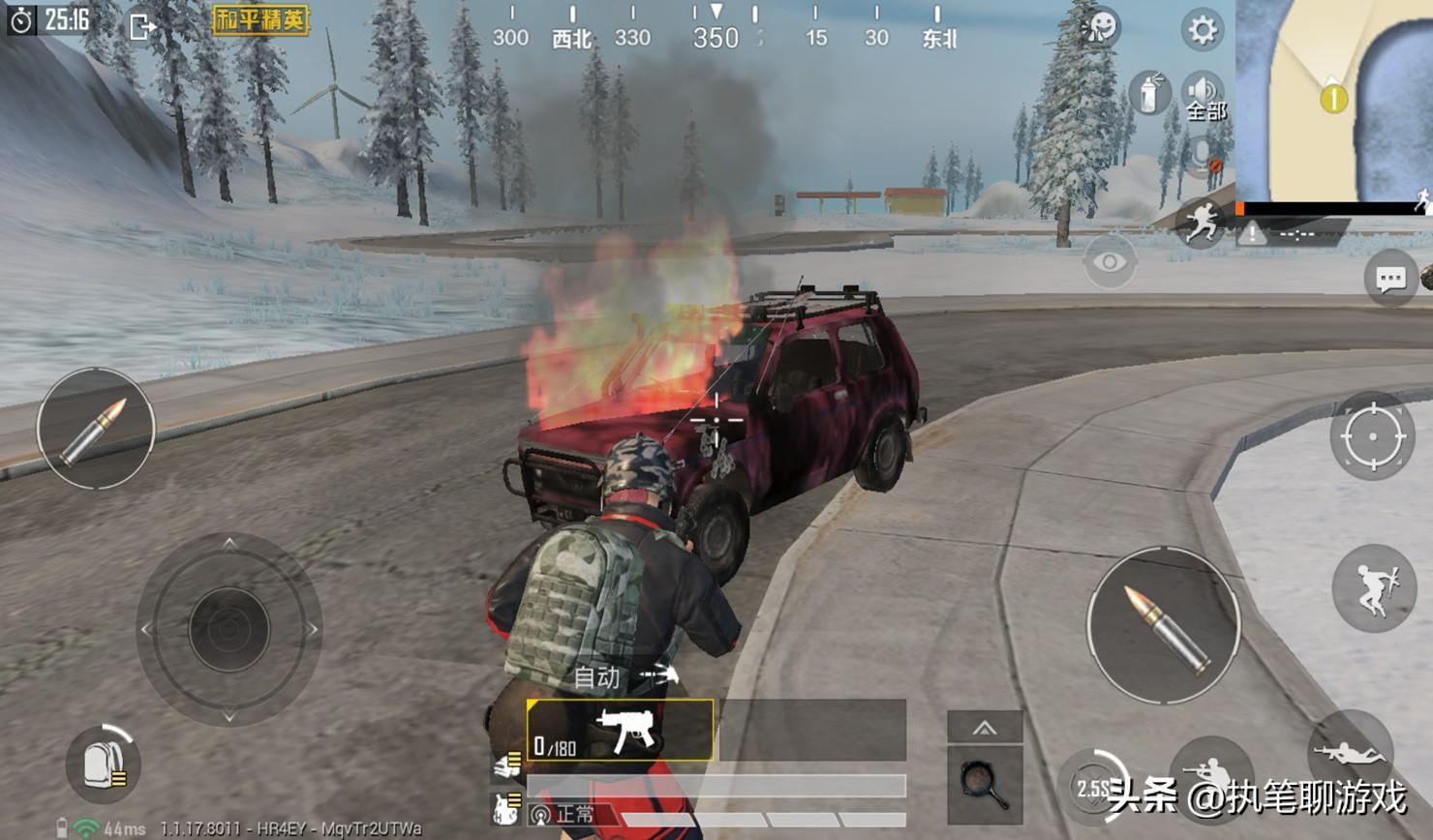Fire using the larger bullet button
Screen dimensions: 1433x840
pyautogui.click(x=1164, y=625)
